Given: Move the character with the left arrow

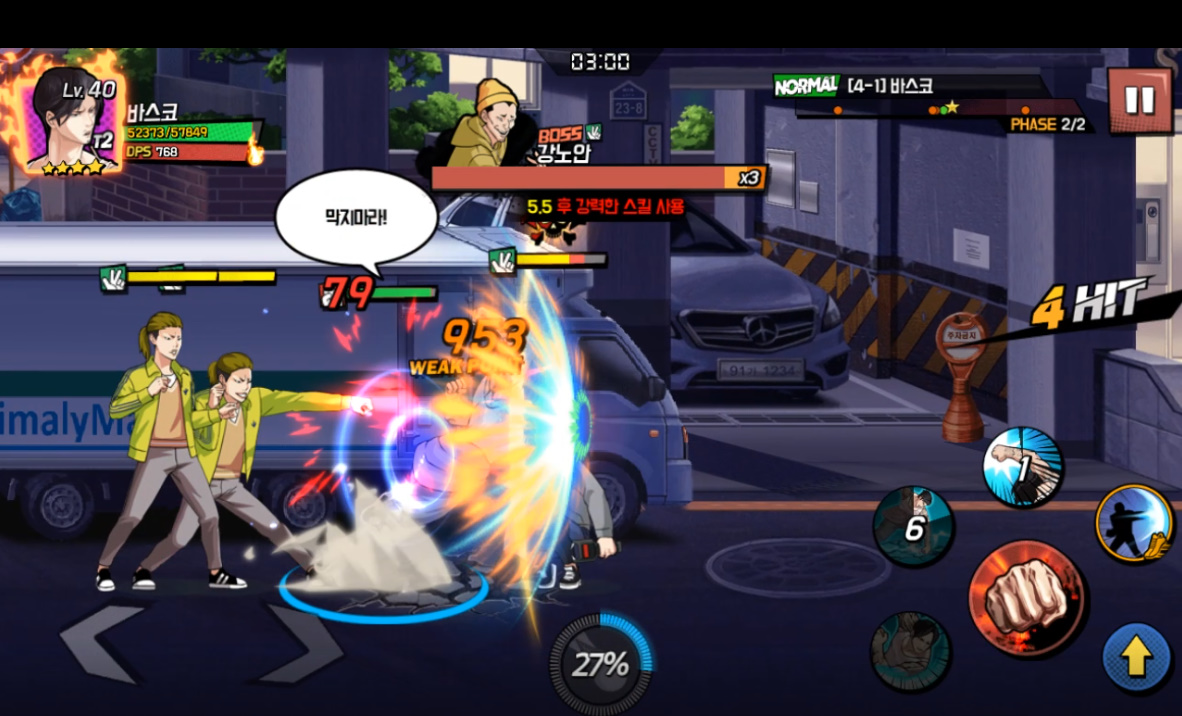Looking at the screenshot, I should tap(98, 646).
